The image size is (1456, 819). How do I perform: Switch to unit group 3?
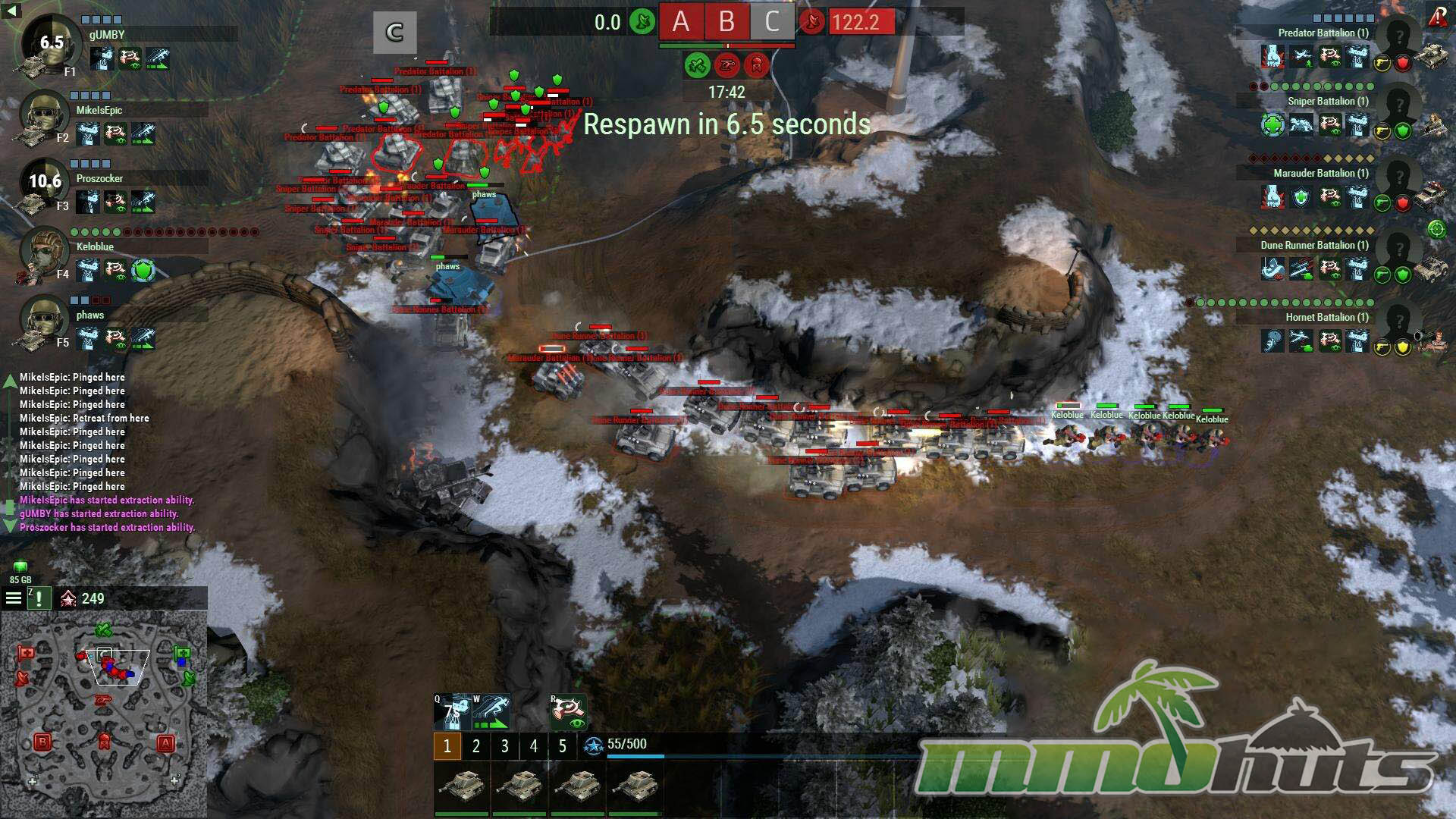(504, 746)
